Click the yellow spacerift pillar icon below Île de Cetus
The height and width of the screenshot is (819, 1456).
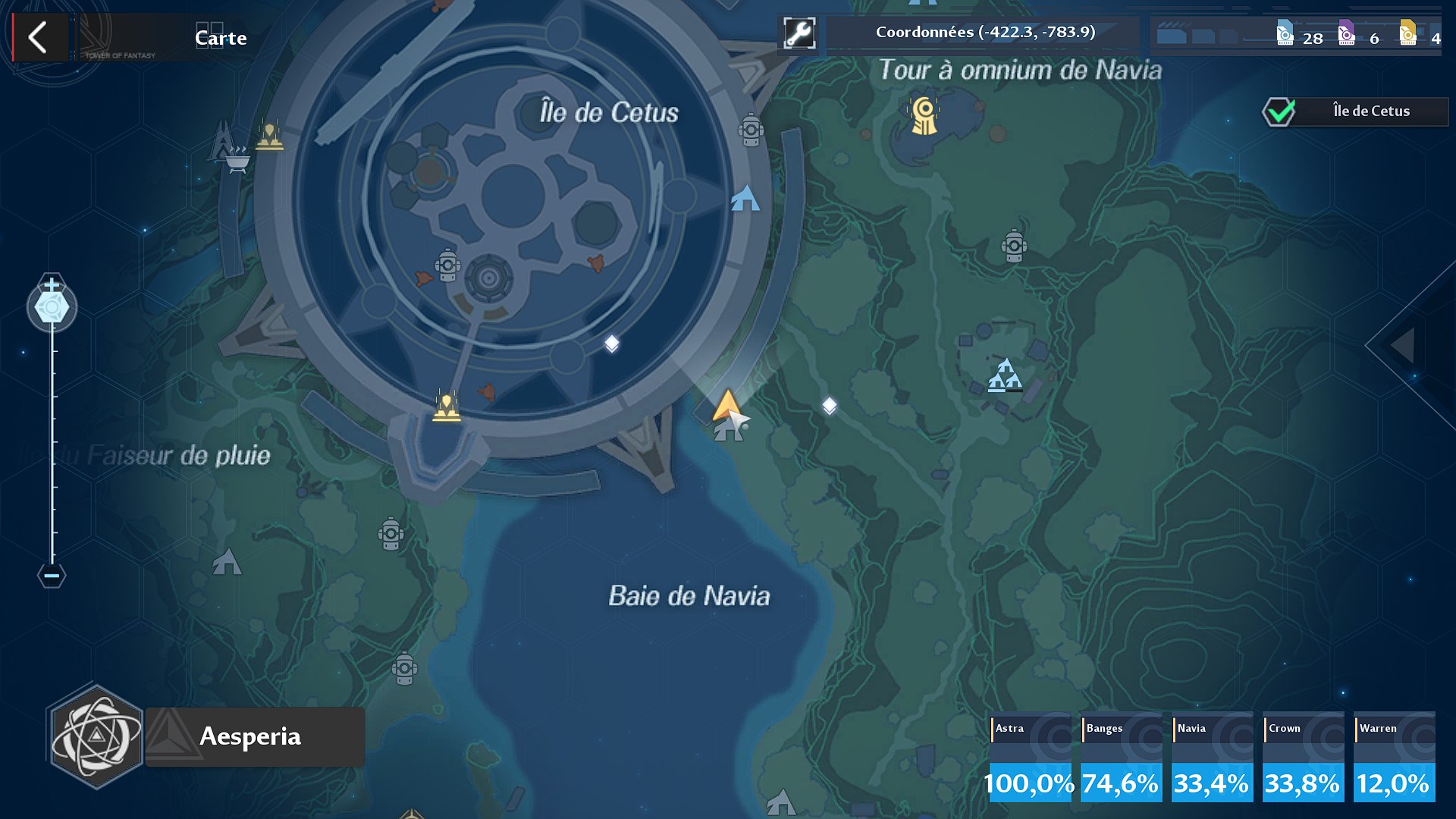(x=448, y=406)
